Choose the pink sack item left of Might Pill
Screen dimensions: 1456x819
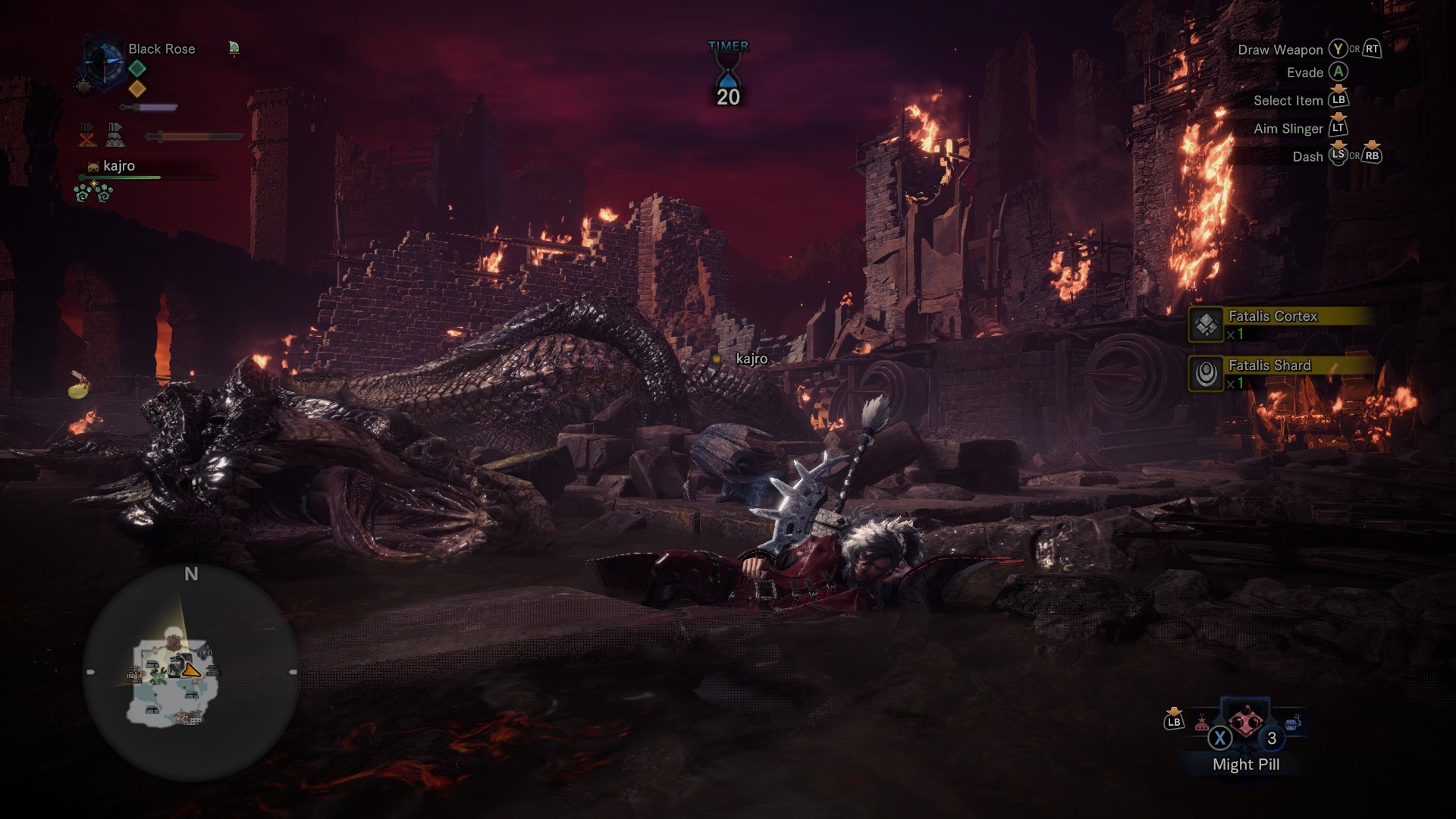[x=1202, y=723]
